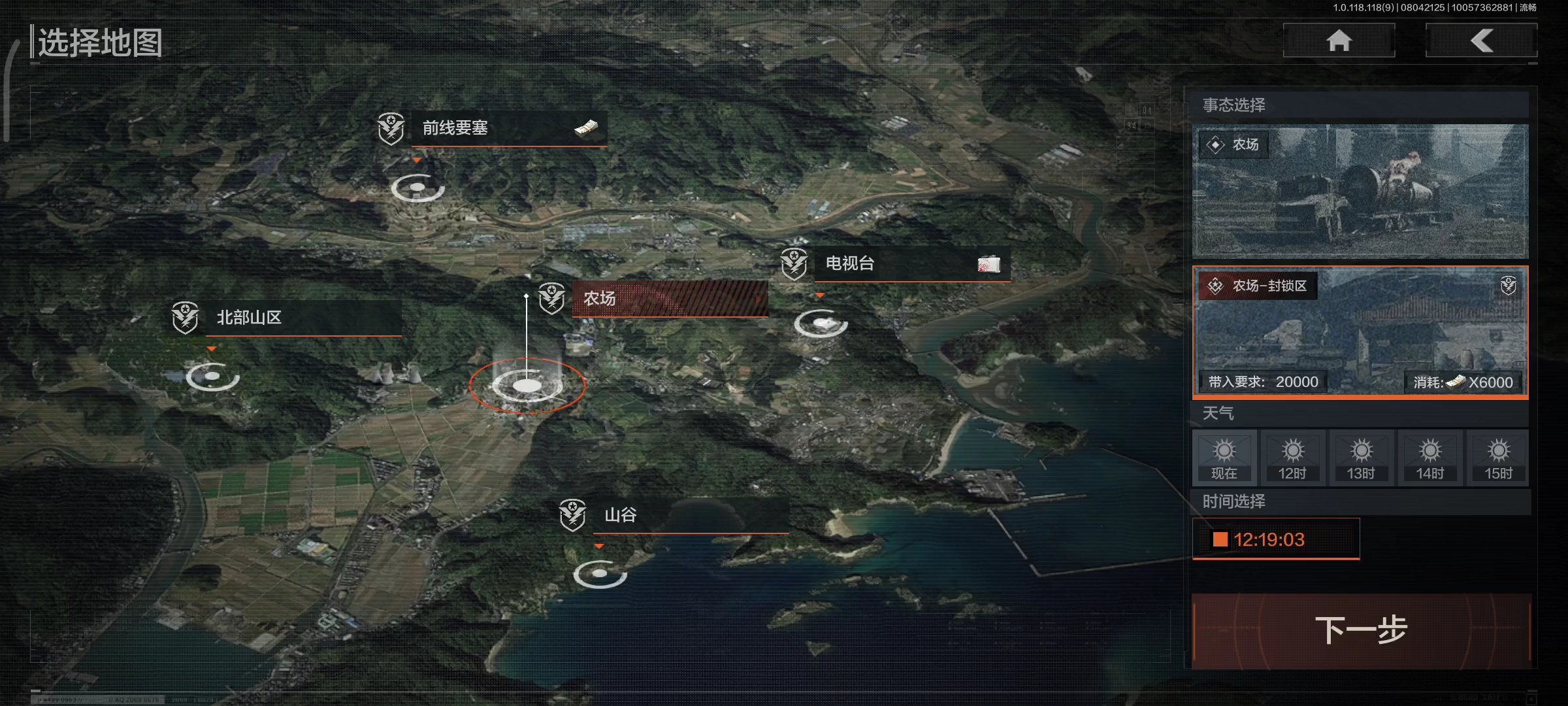Select the 现在 weather option
Viewport: 1568px width, 706px height.
click(x=1225, y=457)
